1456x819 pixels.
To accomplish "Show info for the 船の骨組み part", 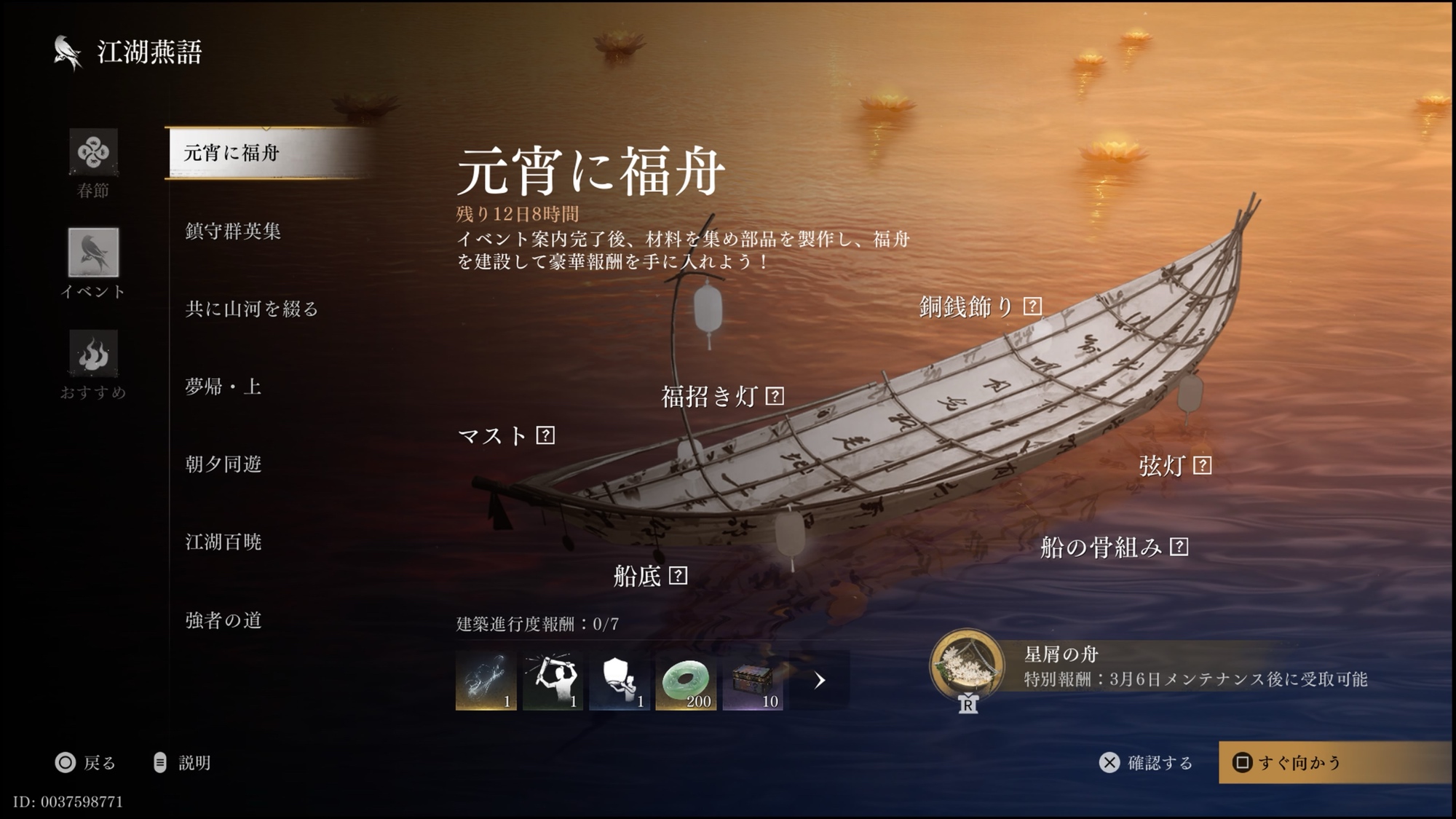I will point(1179,547).
